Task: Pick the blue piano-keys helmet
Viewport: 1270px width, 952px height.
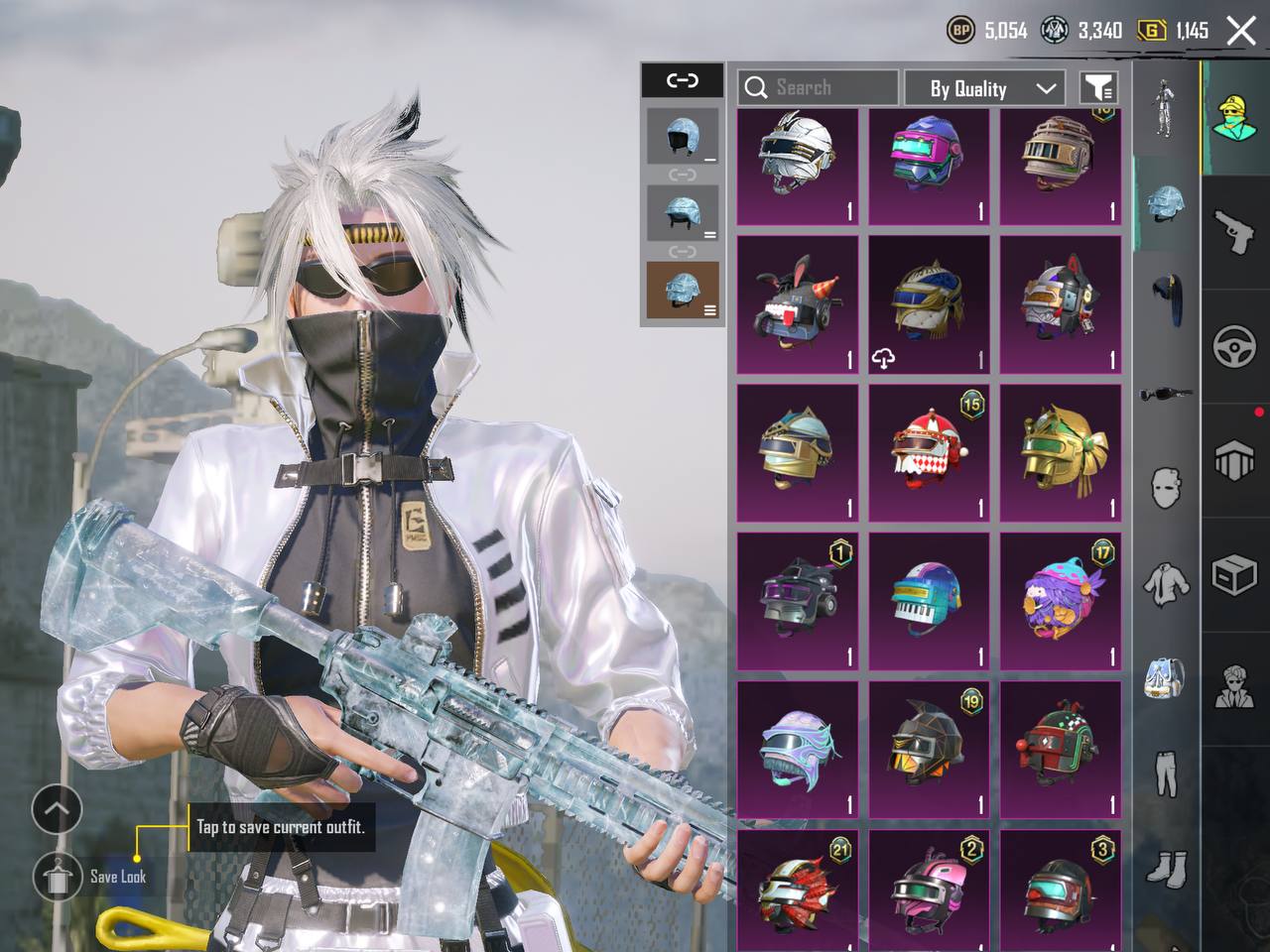Action: (929, 601)
